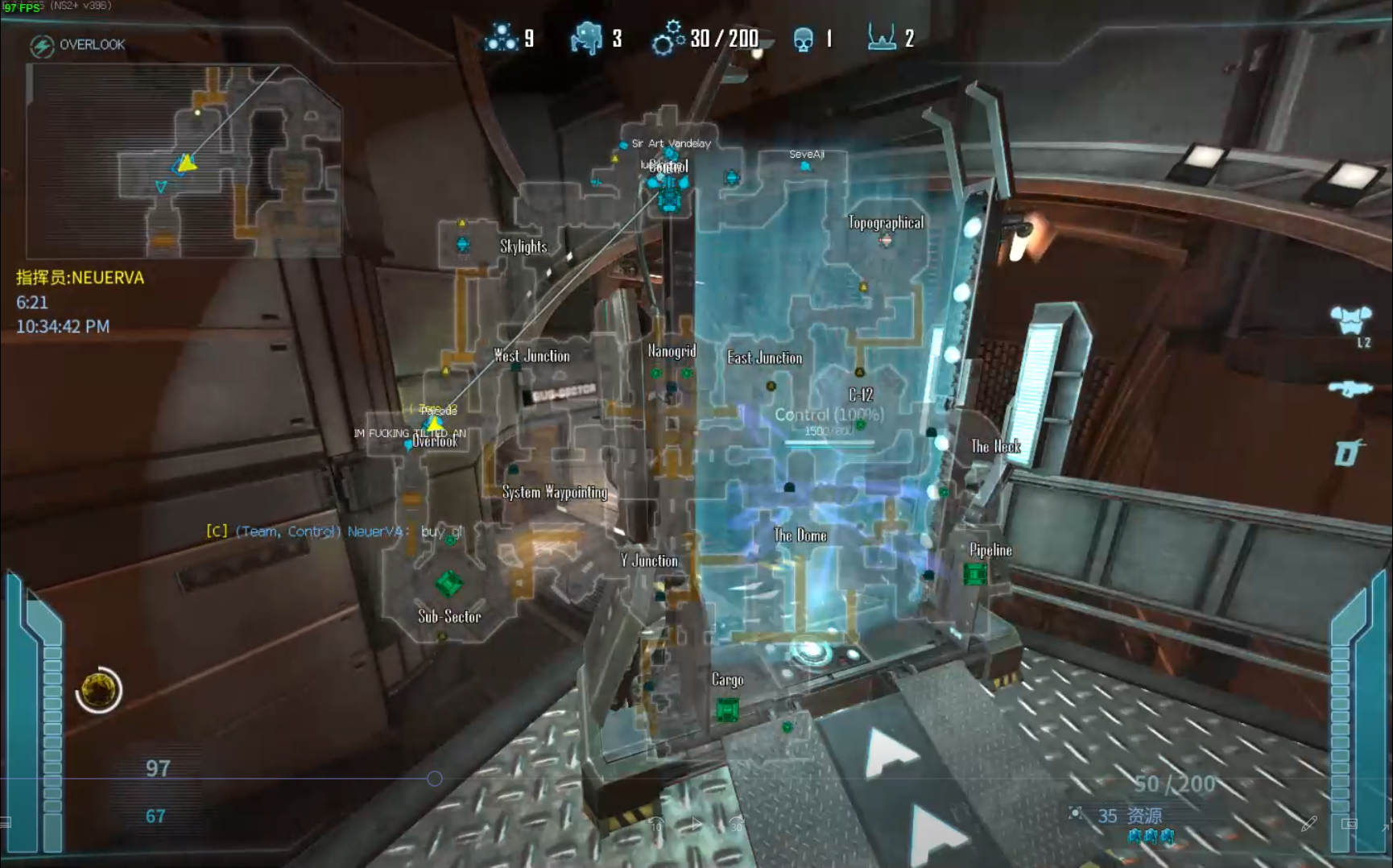Select the weapon upgrade rifle icon

coord(1350,389)
